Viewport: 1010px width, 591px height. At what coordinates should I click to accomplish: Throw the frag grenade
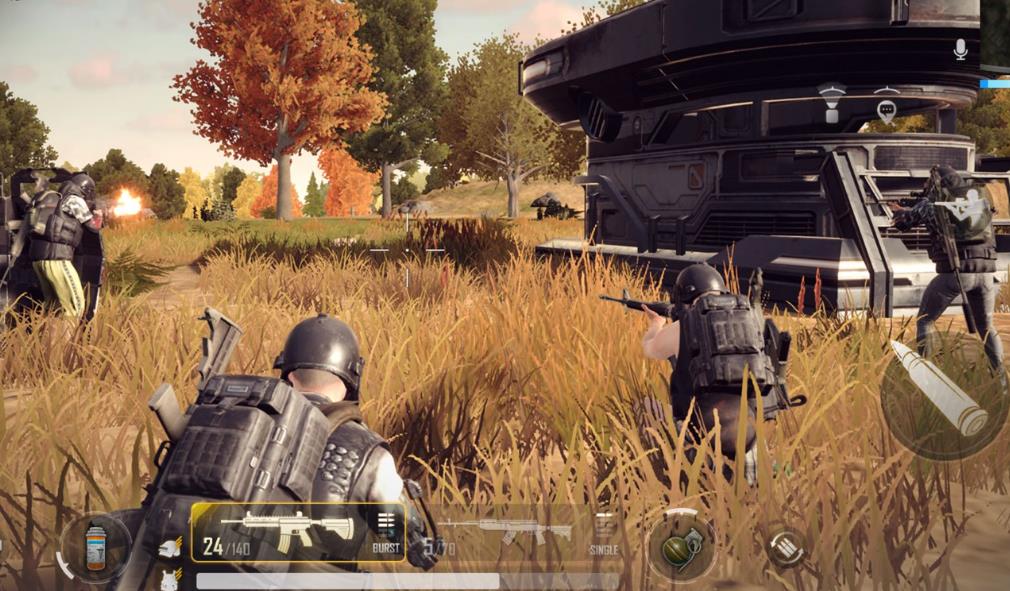(x=680, y=547)
